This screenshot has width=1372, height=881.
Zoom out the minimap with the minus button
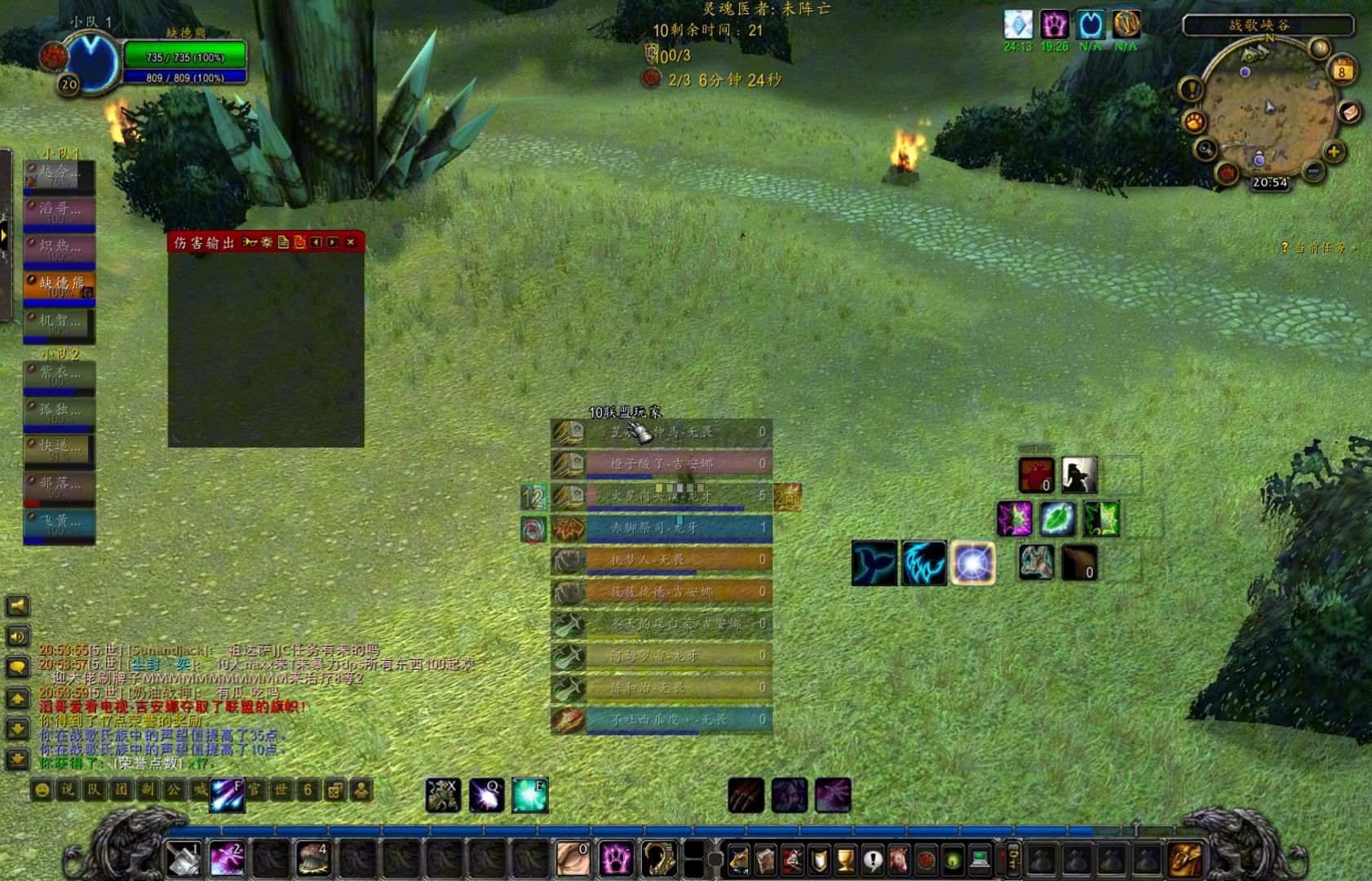click(x=1313, y=171)
